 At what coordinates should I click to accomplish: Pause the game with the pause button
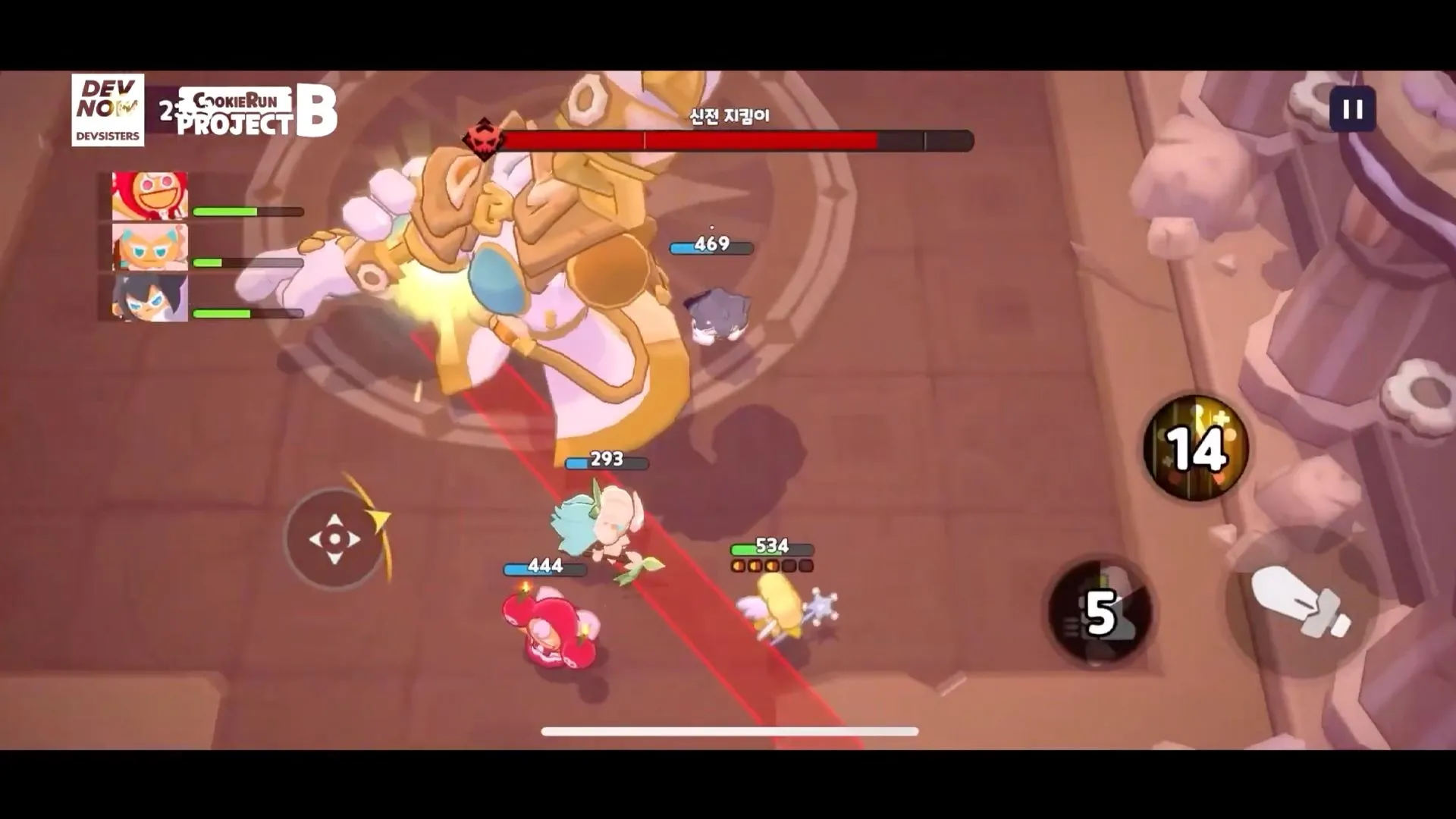coord(1352,110)
